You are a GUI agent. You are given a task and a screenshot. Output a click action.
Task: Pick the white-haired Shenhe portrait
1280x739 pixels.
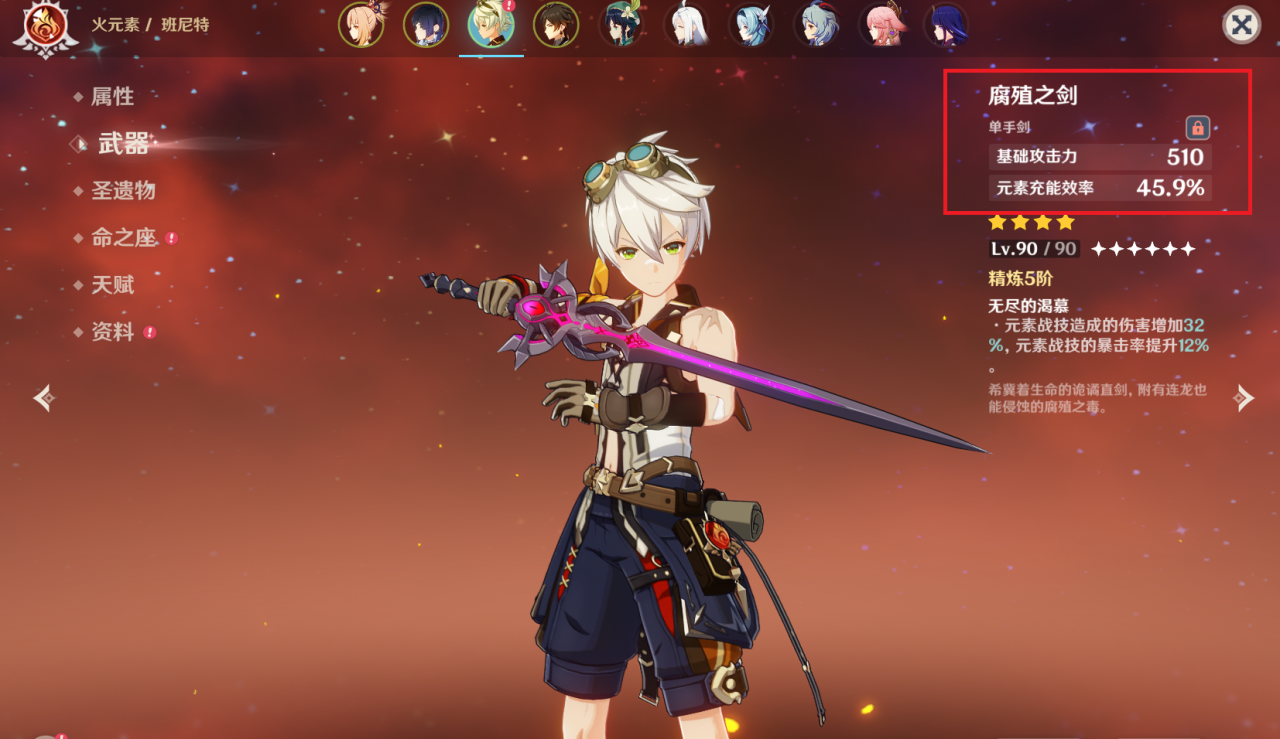click(686, 25)
